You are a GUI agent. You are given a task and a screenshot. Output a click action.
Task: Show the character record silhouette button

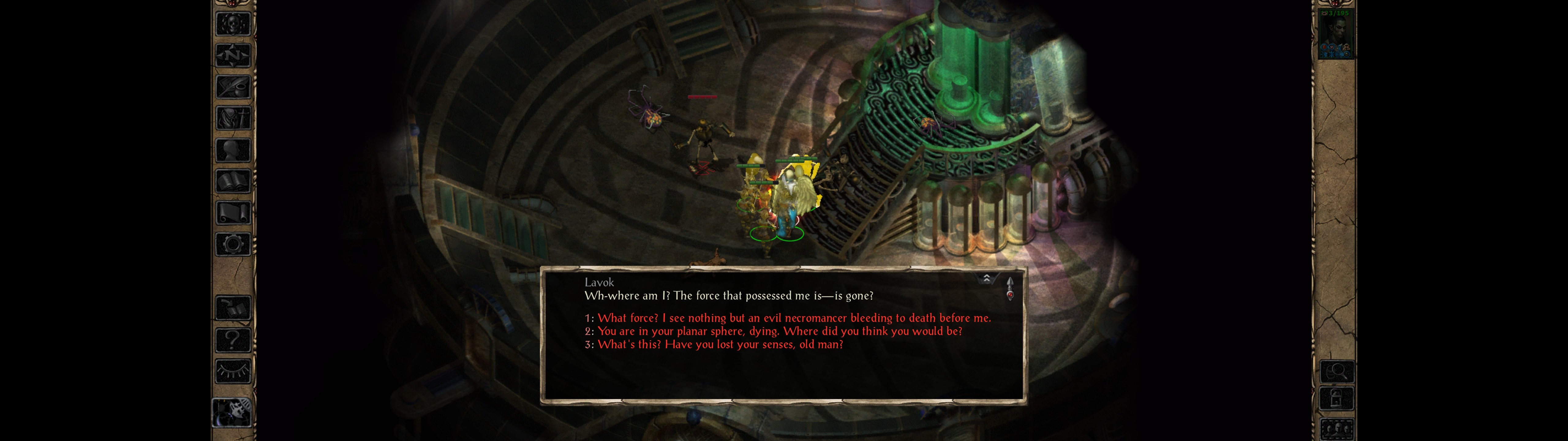233,150
